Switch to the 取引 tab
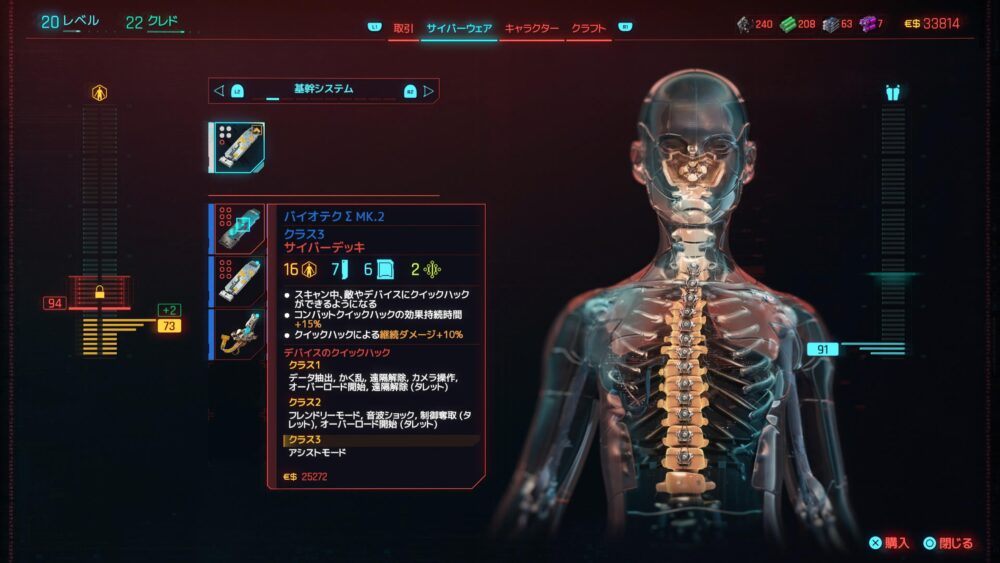The height and width of the screenshot is (563, 1000). [403, 29]
